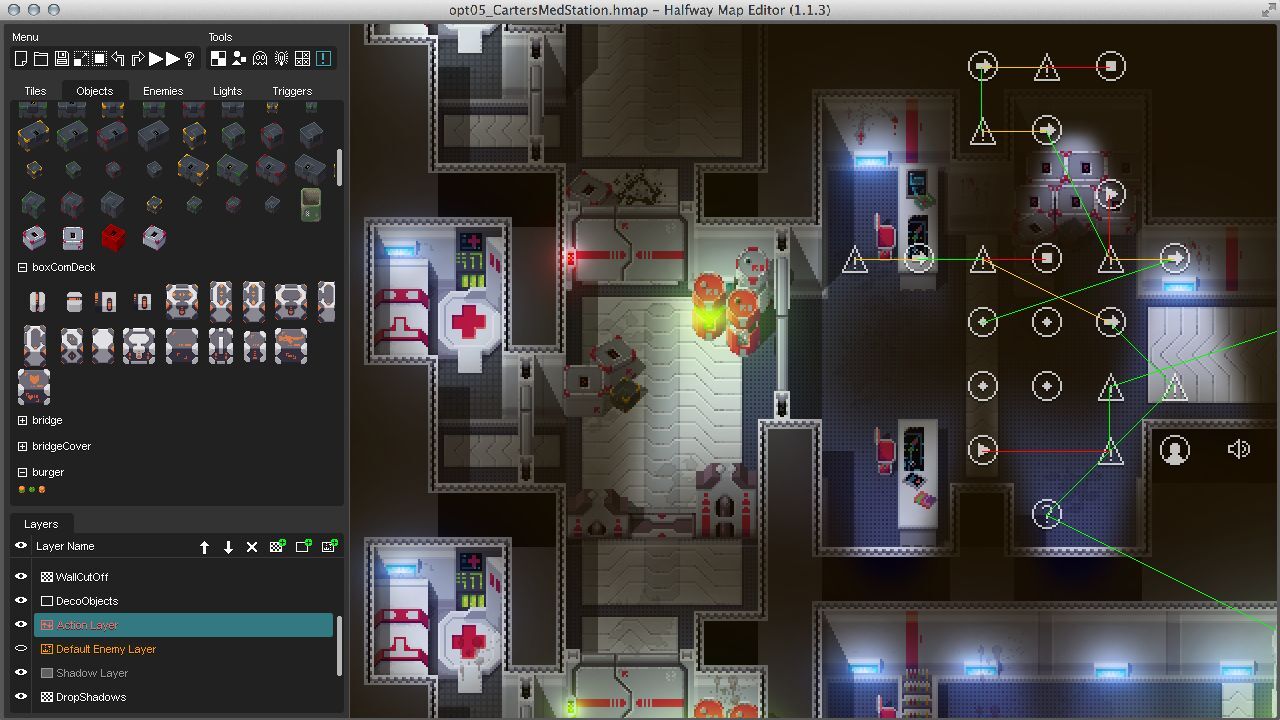The height and width of the screenshot is (720, 1280).
Task: Save the map with the floppy disk icon
Action: click(62, 58)
